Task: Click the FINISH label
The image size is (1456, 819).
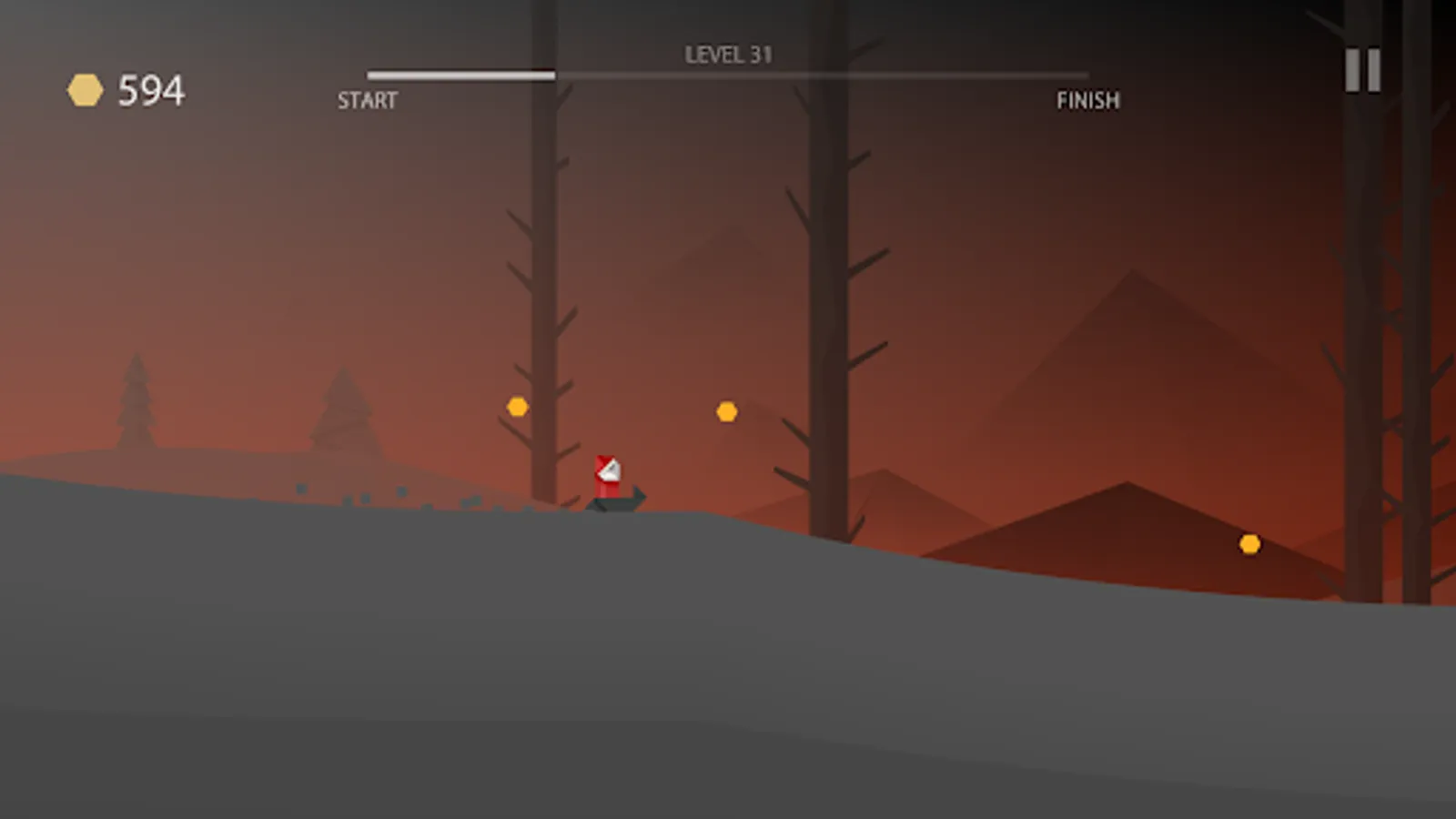Action: 1088,100
